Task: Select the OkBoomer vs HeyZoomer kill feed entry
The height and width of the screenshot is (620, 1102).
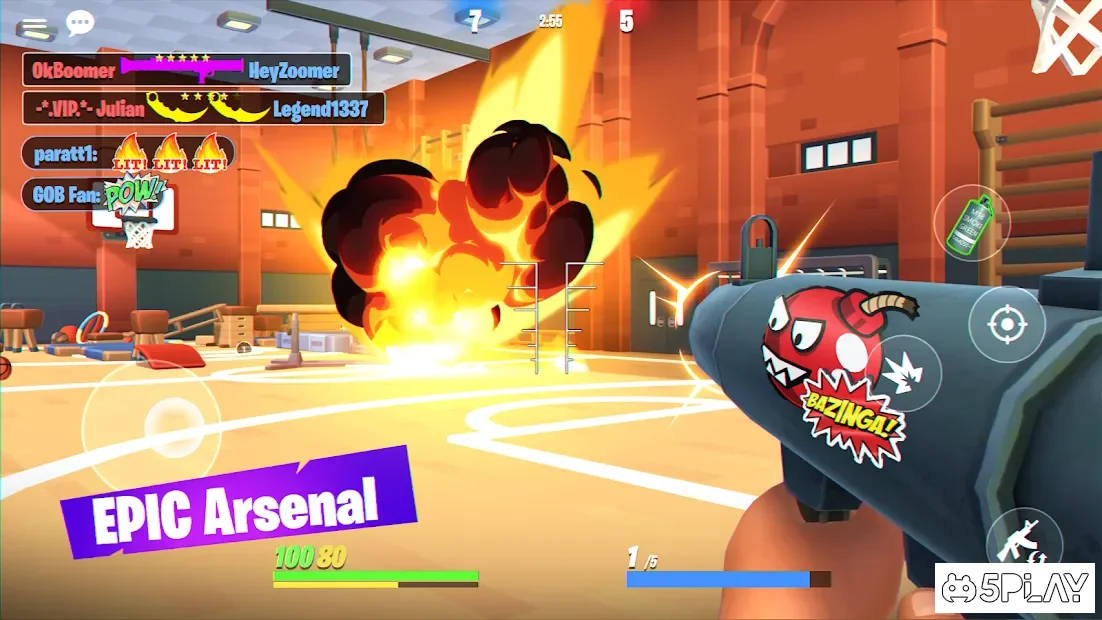Action: point(187,70)
